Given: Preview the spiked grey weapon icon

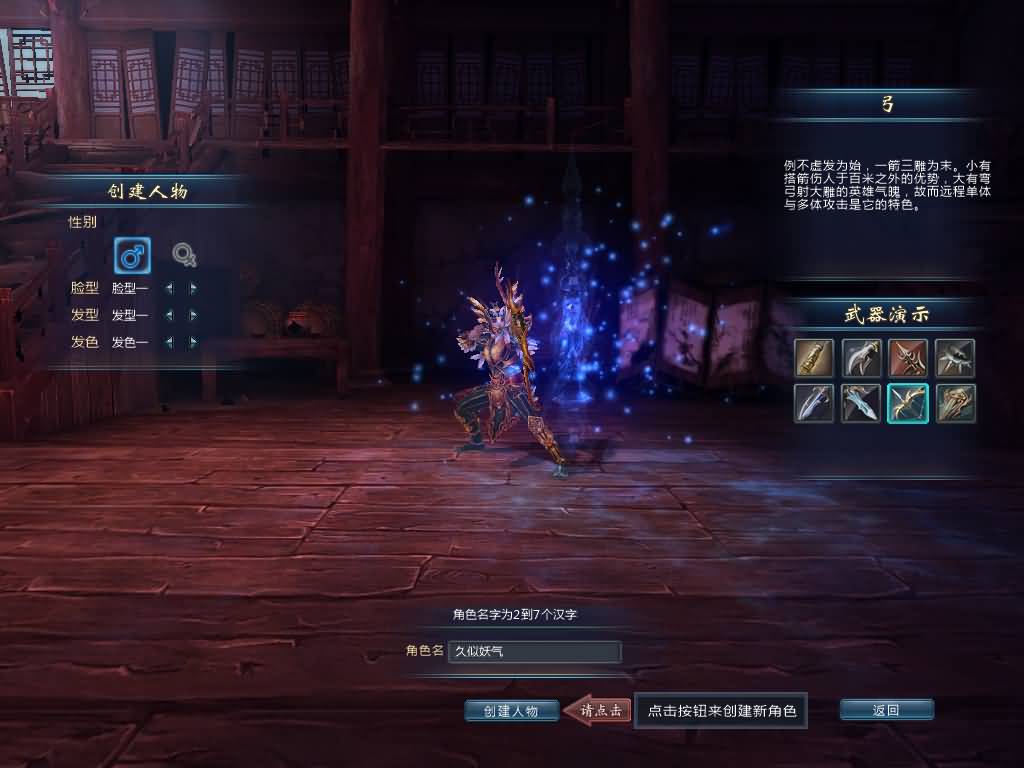Looking at the screenshot, I should click(955, 358).
